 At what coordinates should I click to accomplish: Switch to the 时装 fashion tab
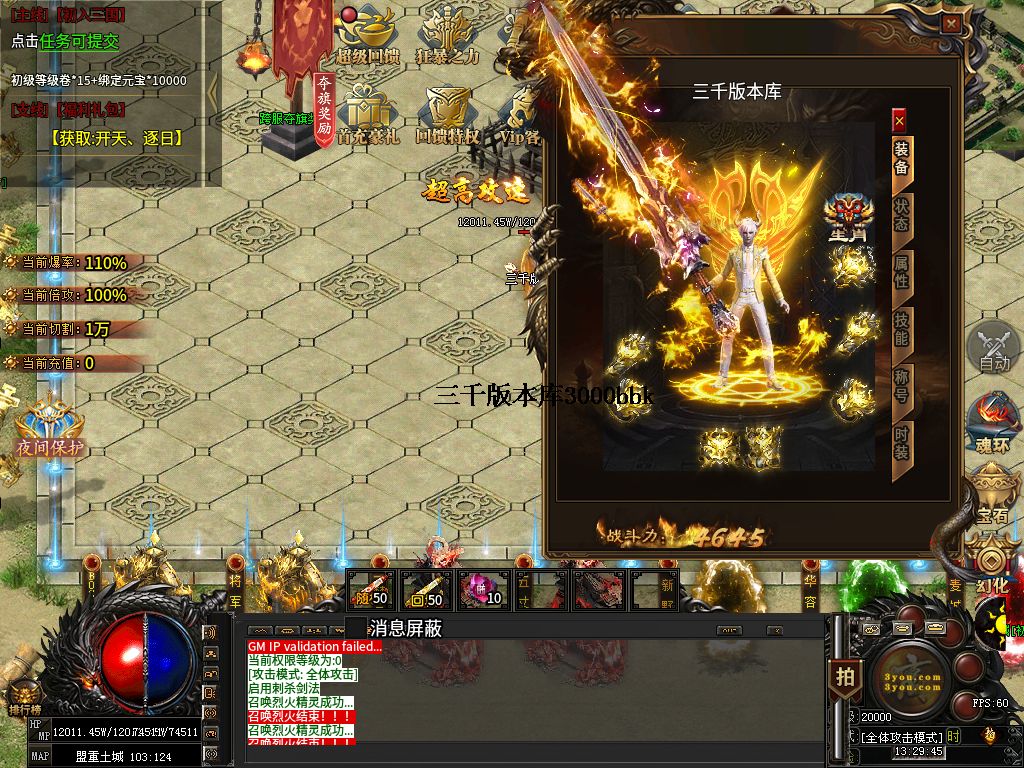click(x=901, y=442)
